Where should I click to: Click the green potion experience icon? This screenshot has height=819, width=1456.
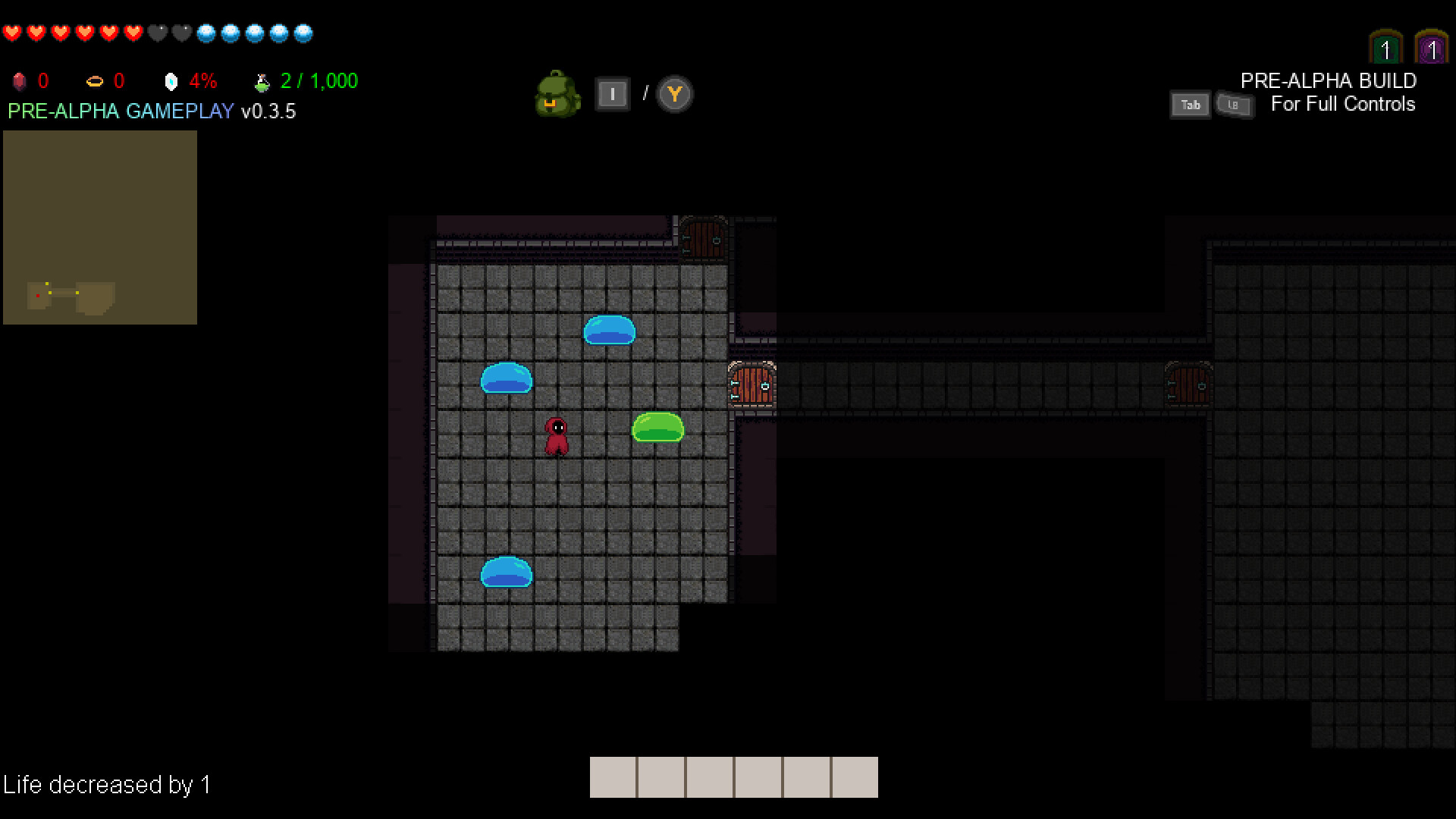click(x=262, y=80)
